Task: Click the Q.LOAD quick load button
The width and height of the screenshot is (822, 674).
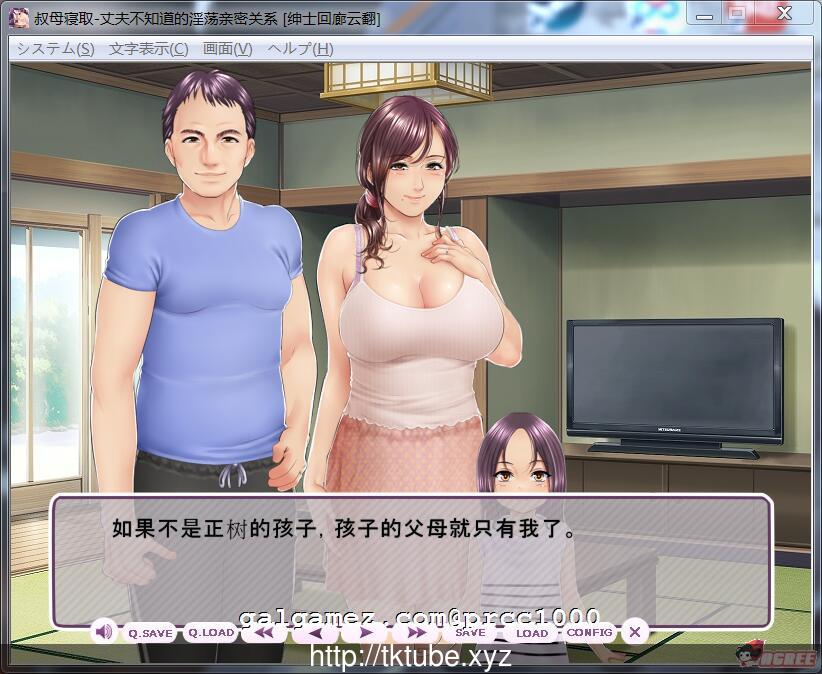Action: (x=211, y=633)
